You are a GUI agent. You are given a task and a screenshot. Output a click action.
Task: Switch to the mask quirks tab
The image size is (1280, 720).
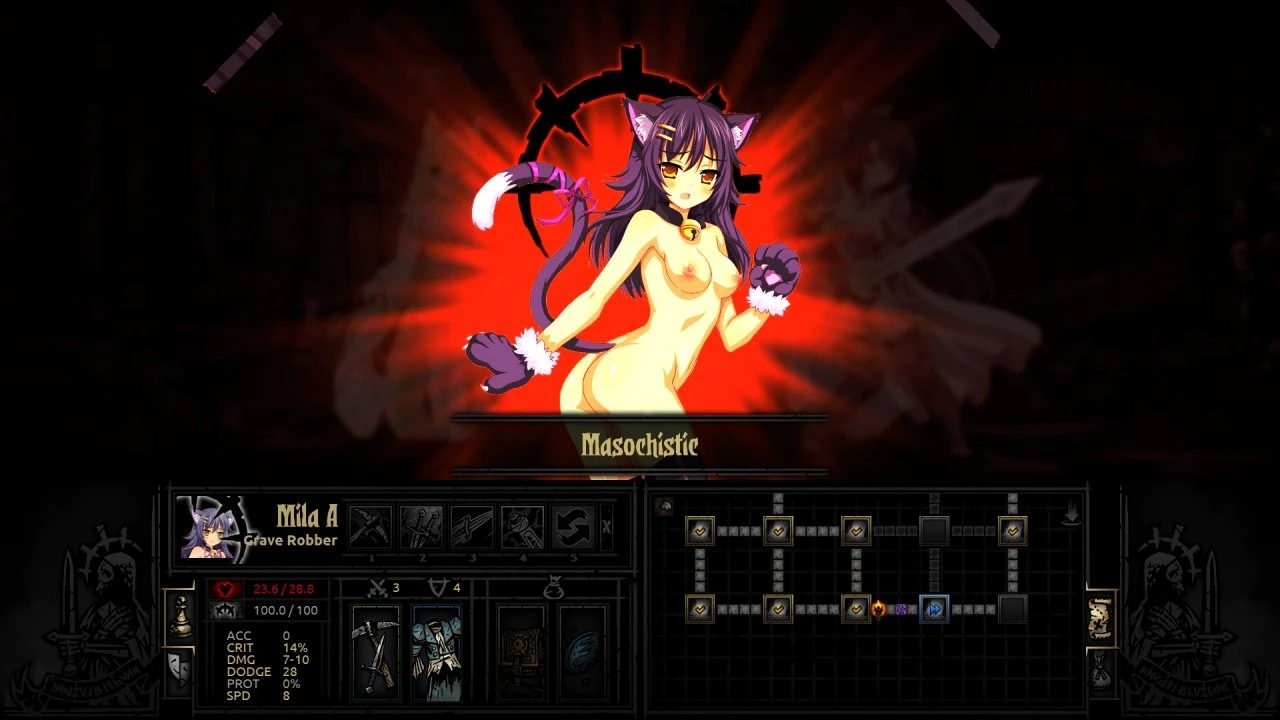(181, 671)
